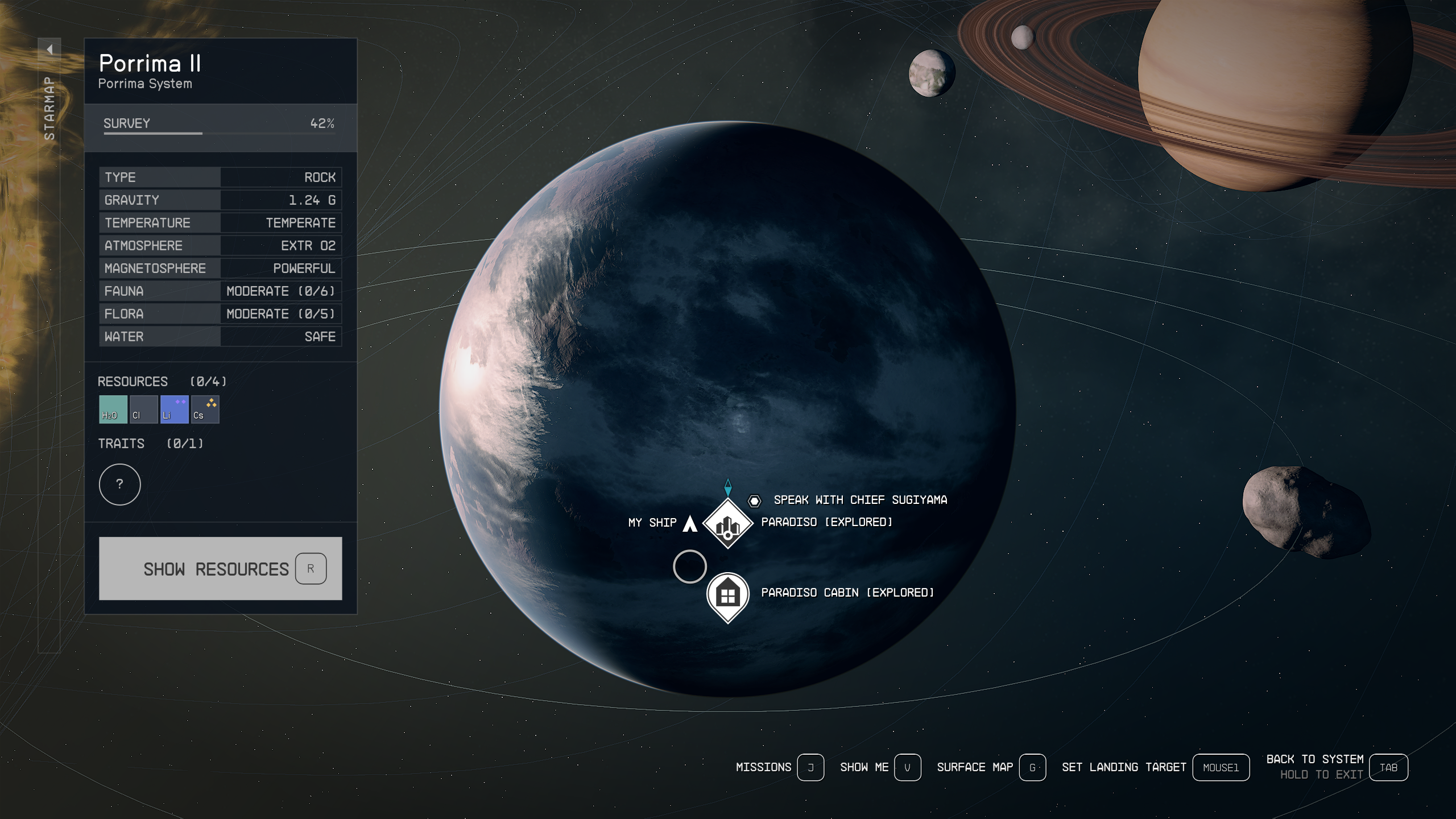This screenshot has width=1456, height=819.
Task: Select the Paradiso Cabin map marker
Action: click(727, 595)
